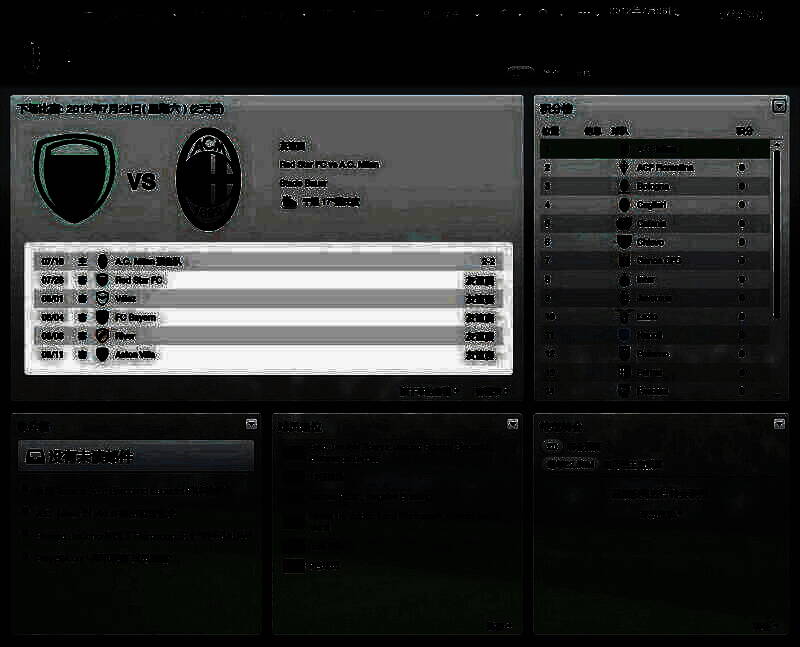Click the A.C. Milan club crest
The image size is (800, 647).
(x=209, y=180)
